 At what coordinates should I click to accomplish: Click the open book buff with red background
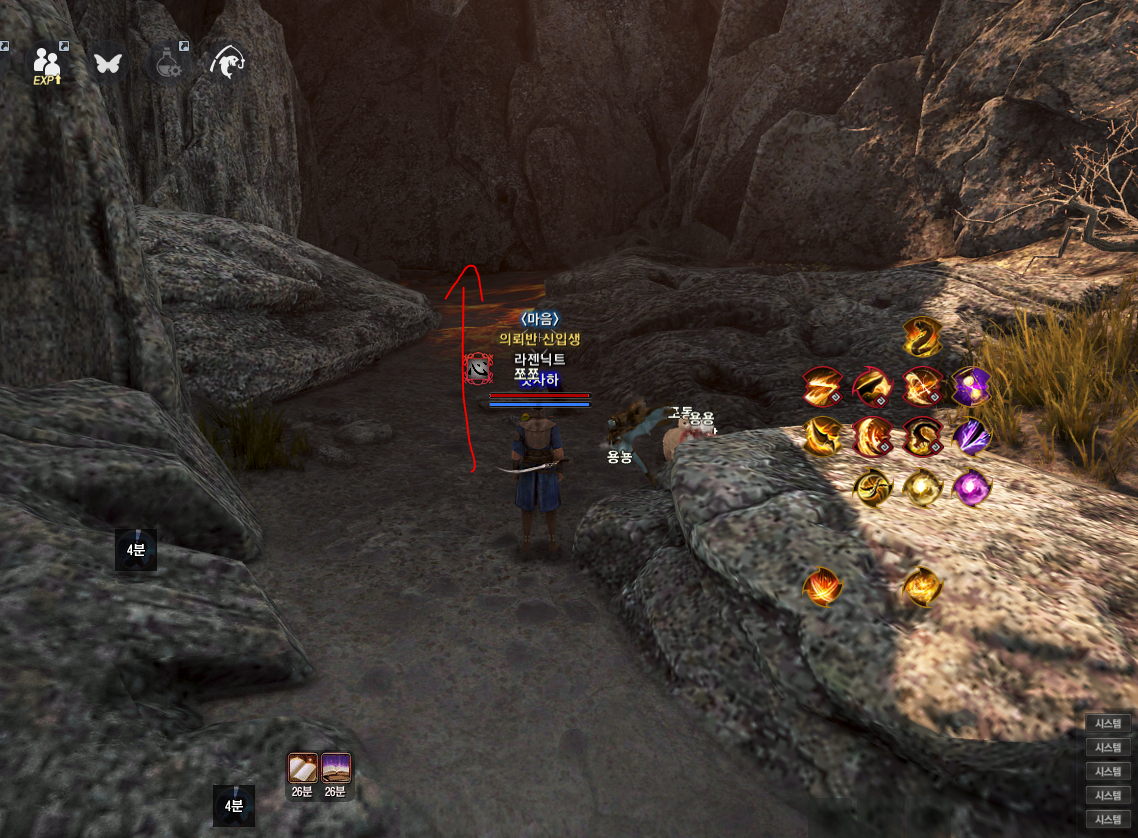303,768
